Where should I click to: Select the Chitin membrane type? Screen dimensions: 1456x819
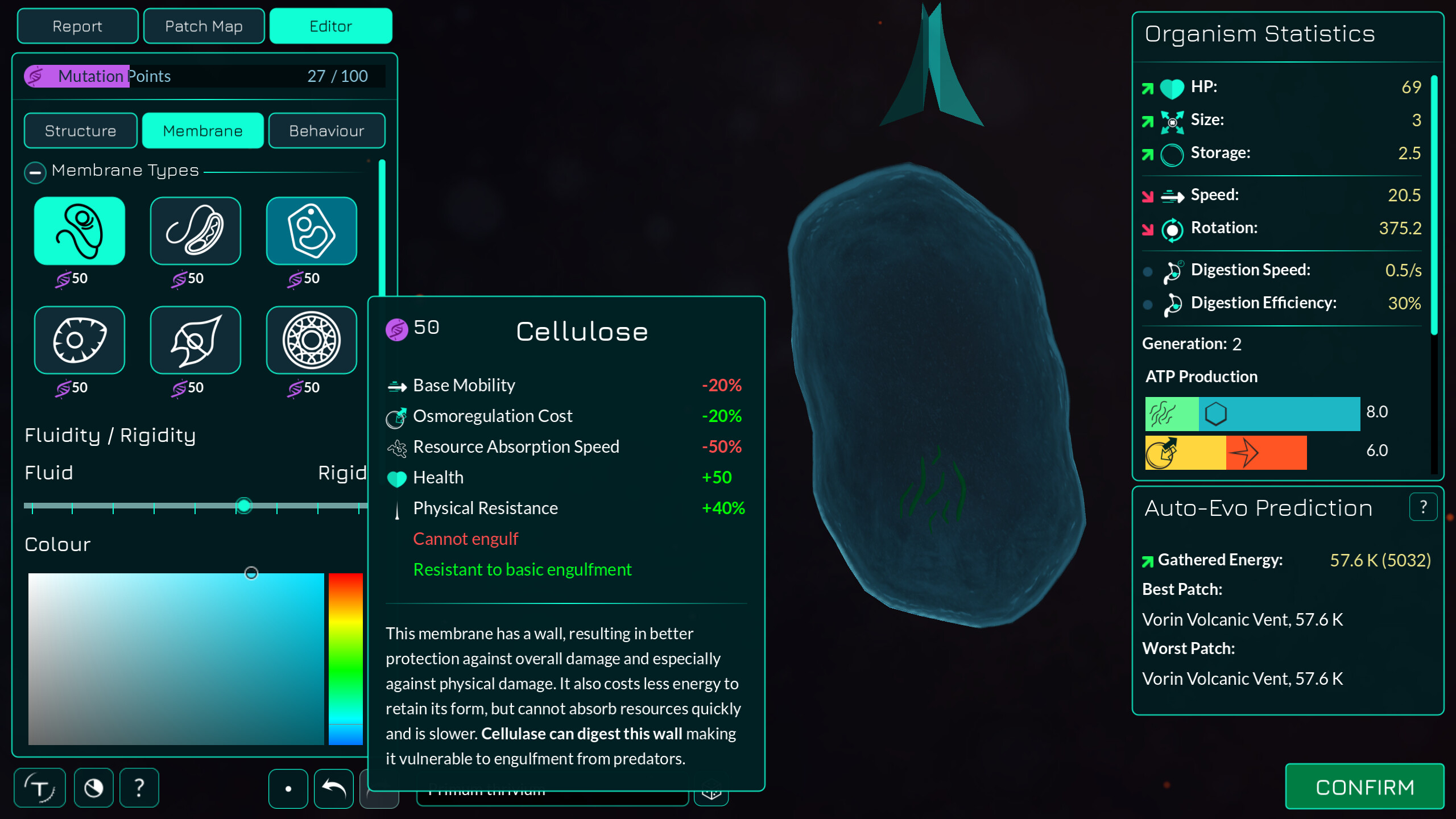coord(80,340)
